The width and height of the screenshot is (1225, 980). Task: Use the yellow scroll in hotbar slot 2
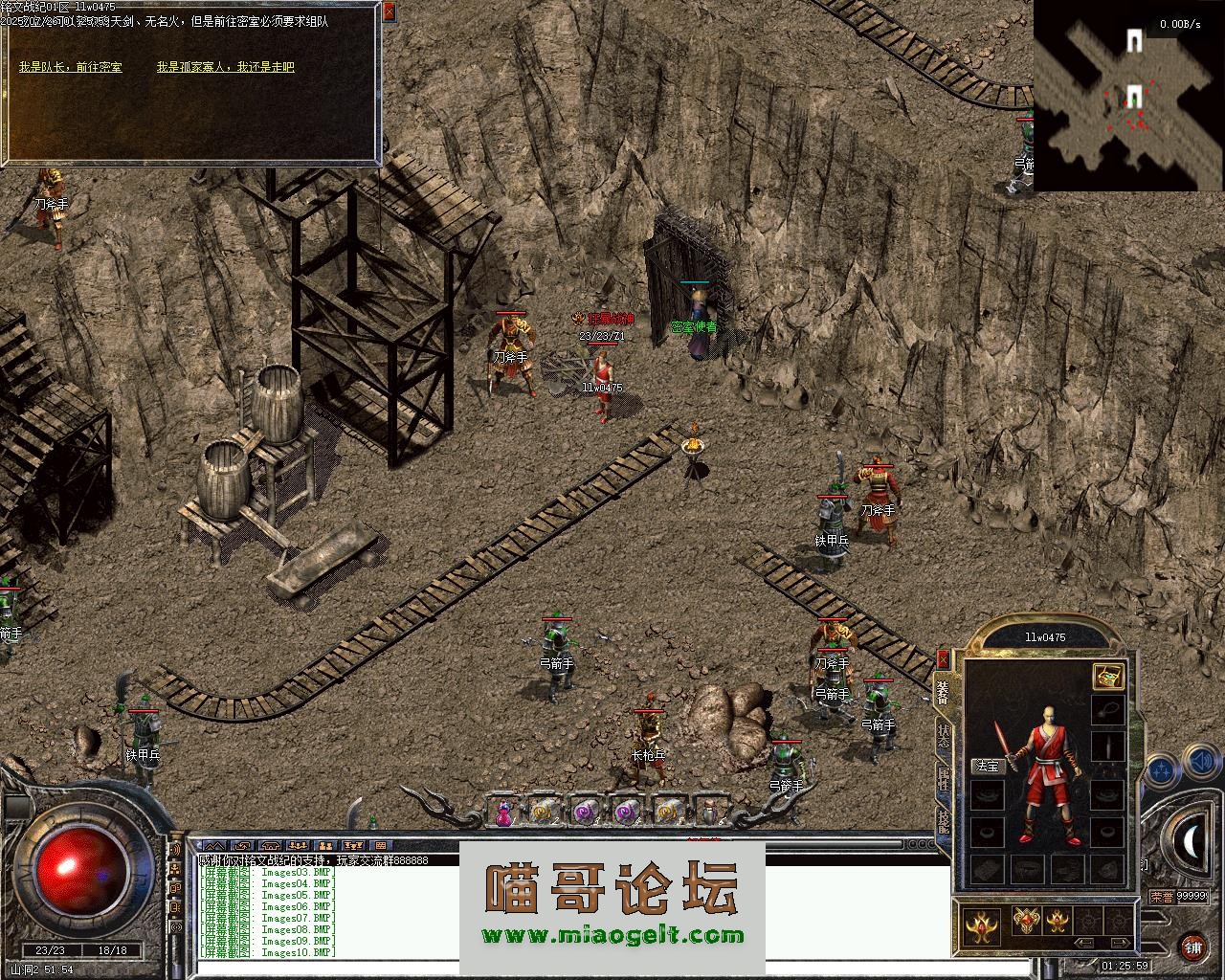click(x=544, y=812)
